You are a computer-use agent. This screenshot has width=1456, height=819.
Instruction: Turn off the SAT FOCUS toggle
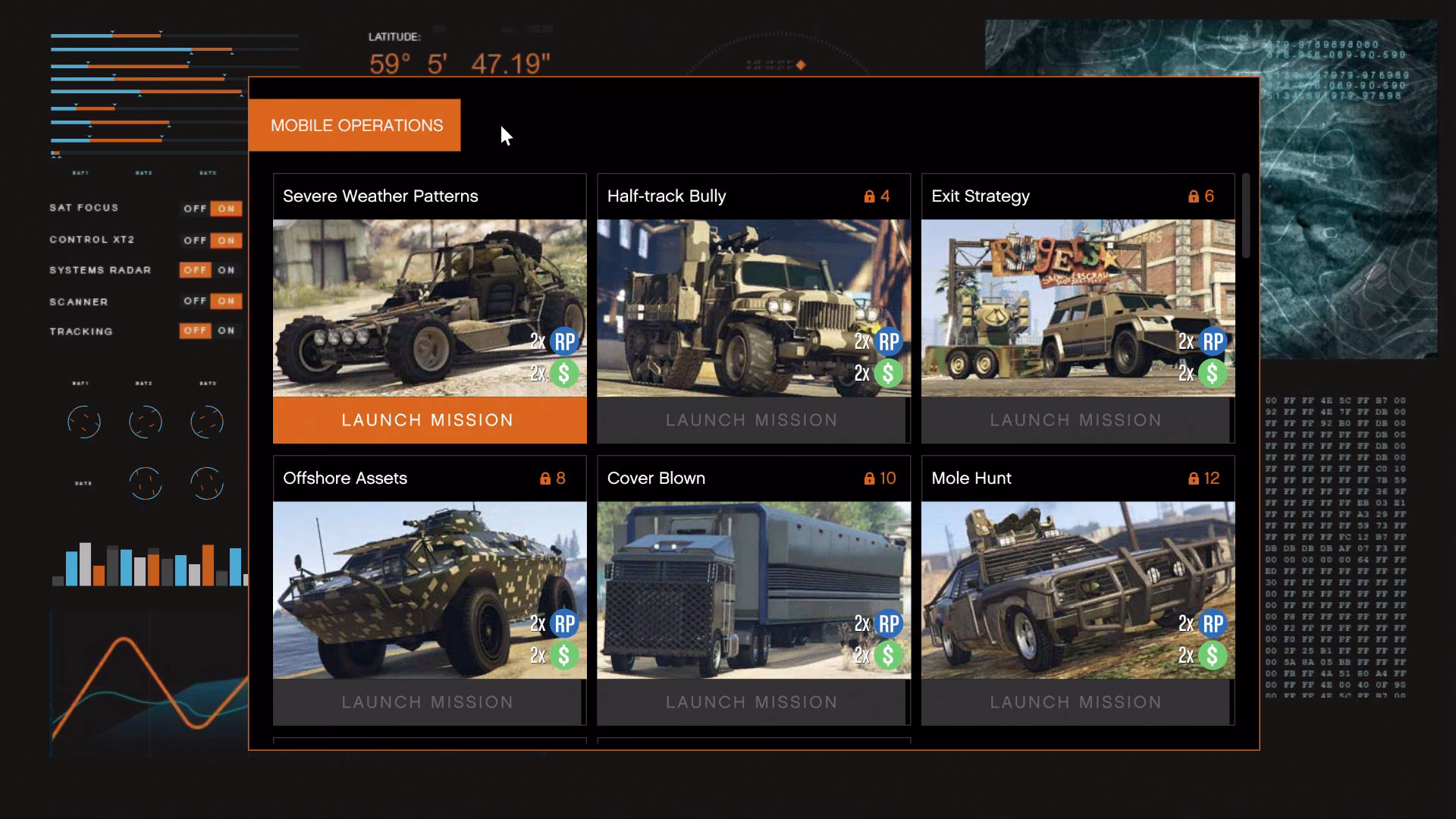(x=194, y=208)
